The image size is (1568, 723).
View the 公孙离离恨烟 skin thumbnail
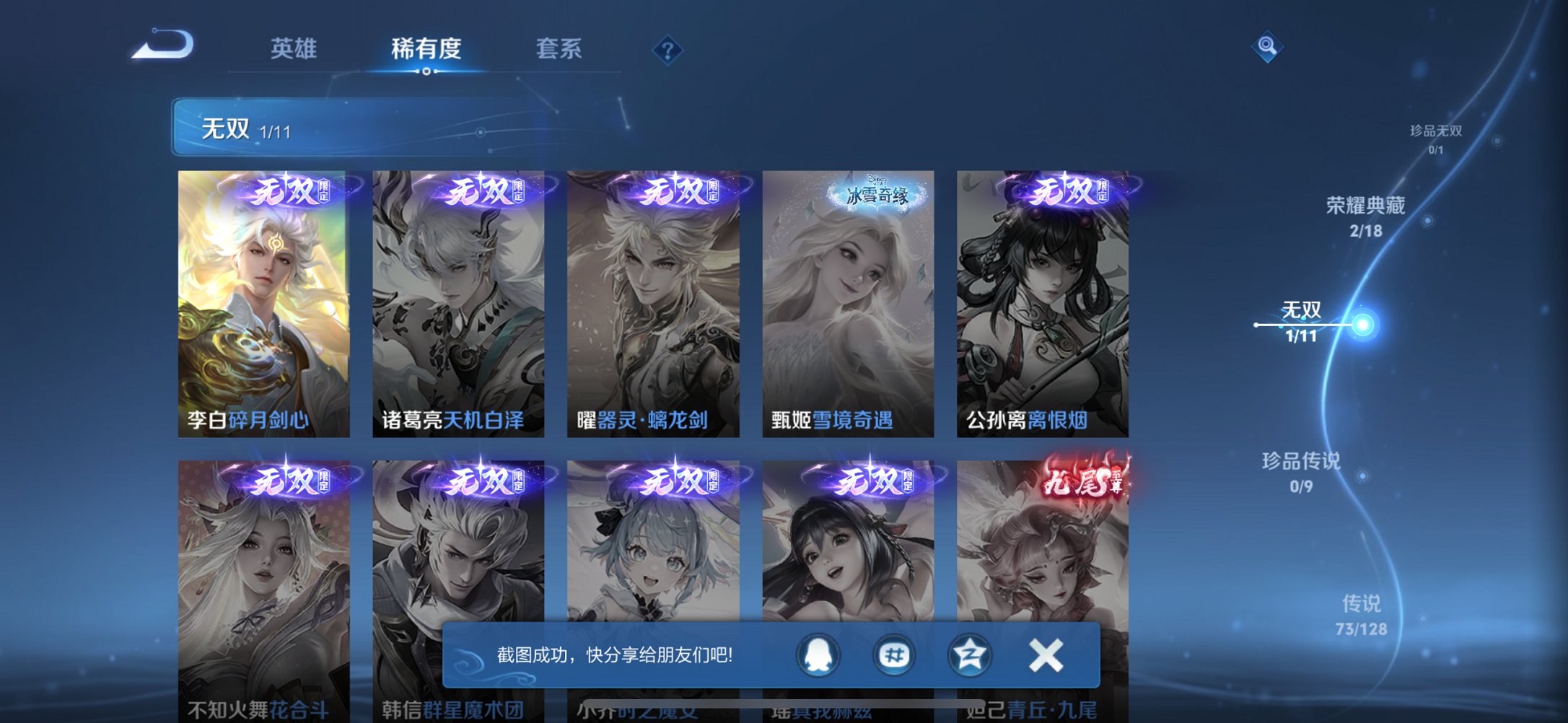[x=1042, y=303]
